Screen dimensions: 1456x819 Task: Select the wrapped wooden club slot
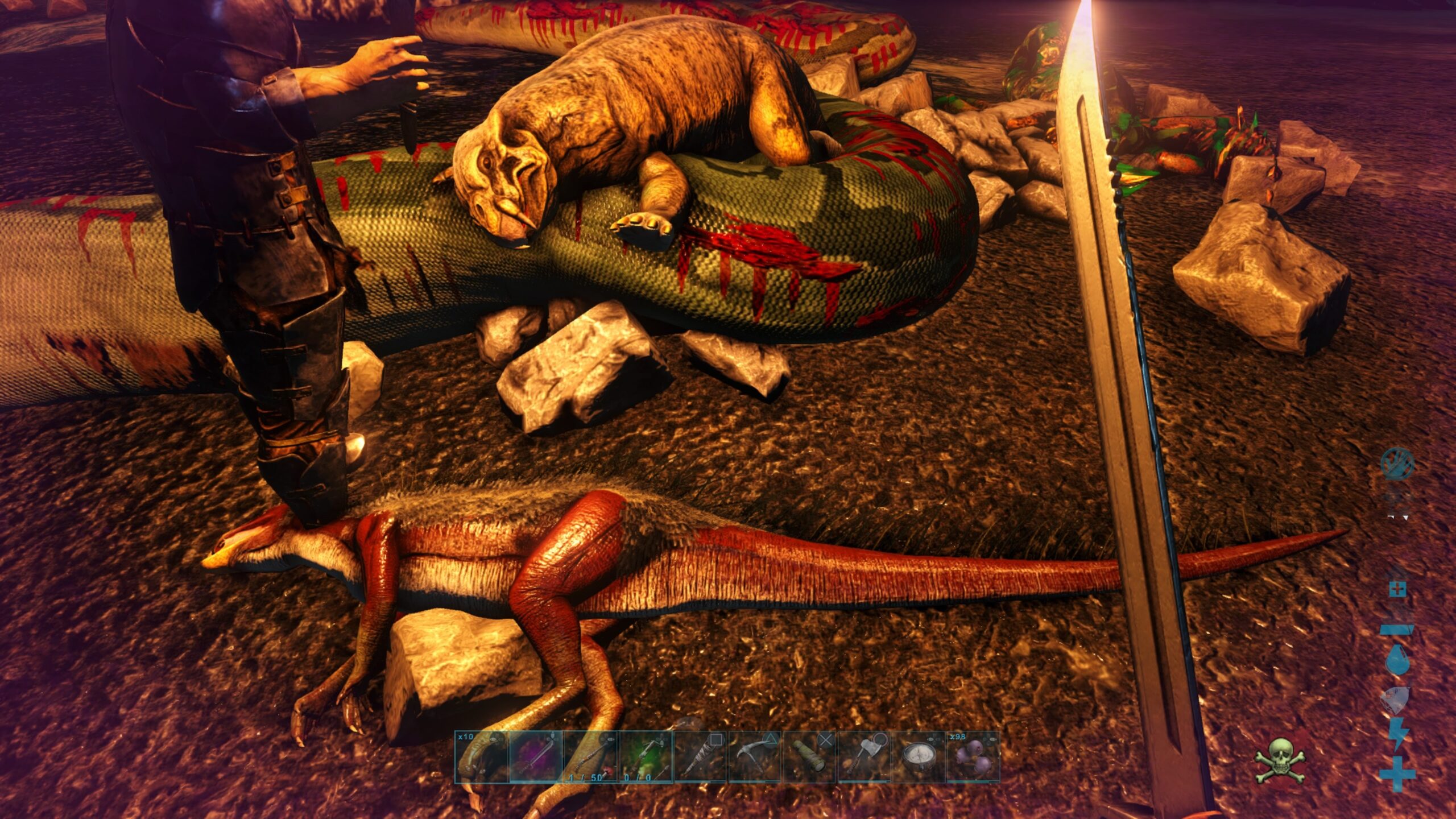click(700, 757)
